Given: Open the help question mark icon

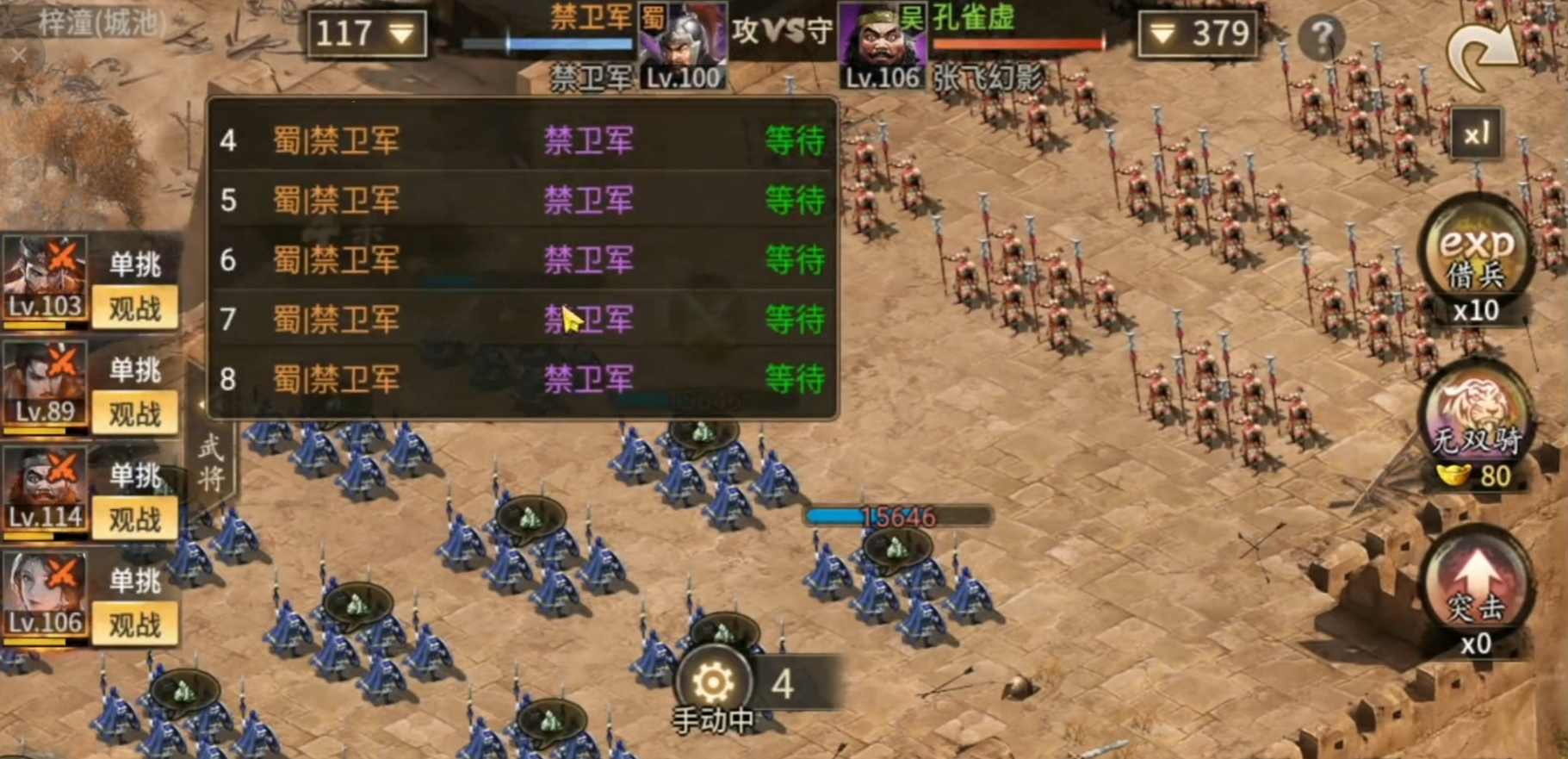Looking at the screenshot, I should (x=1323, y=36).
